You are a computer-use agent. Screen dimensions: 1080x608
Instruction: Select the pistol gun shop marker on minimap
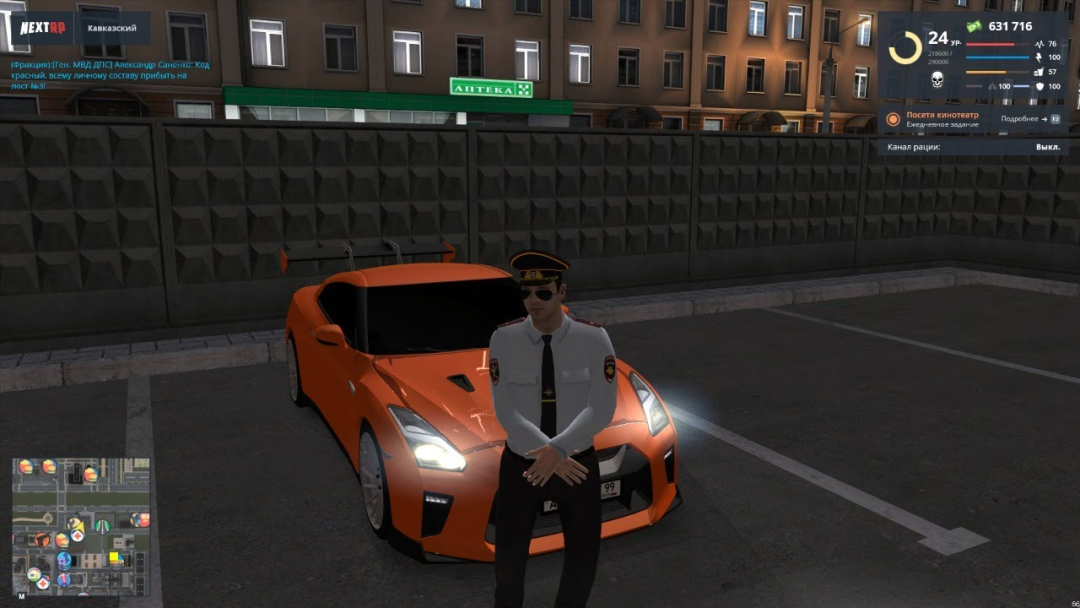pyautogui.click(x=40, y=540)
